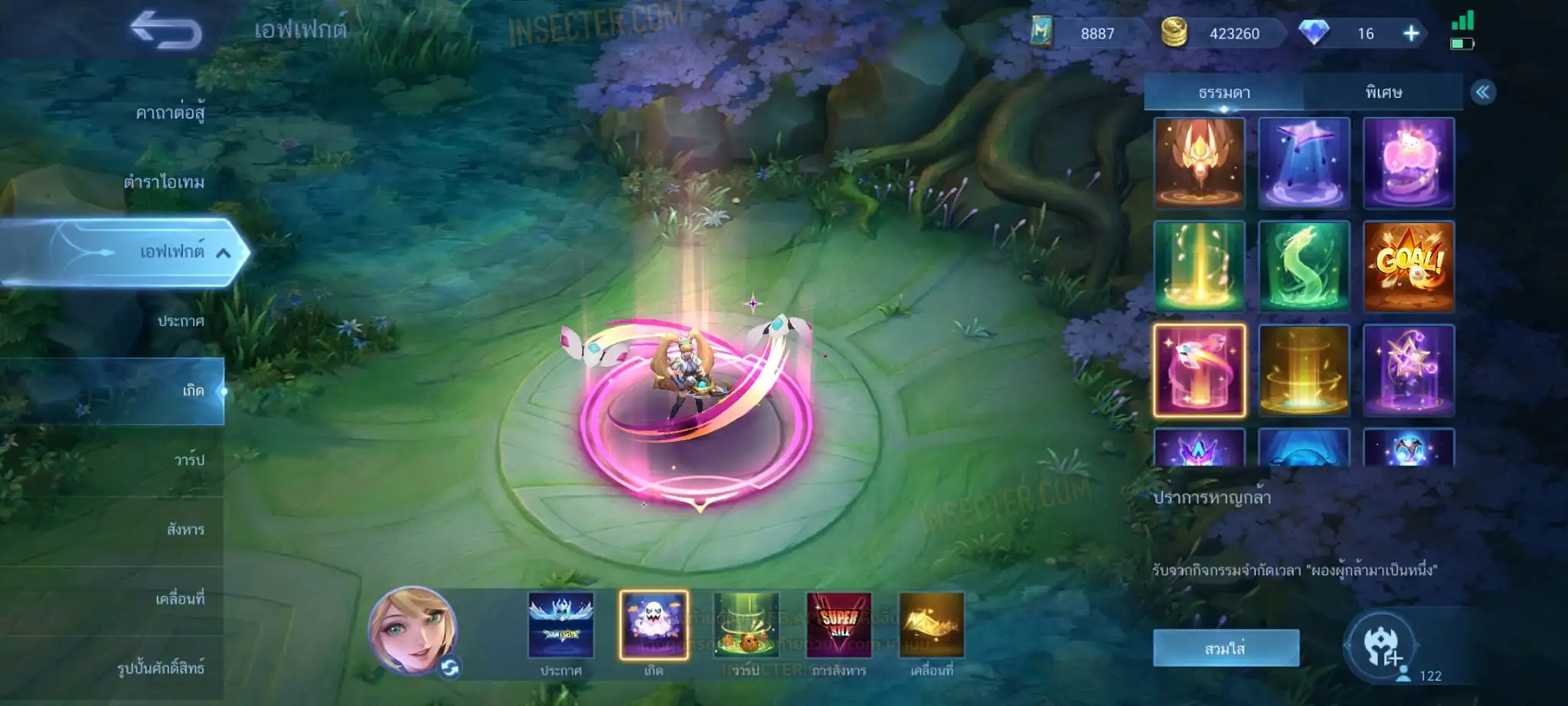Select the golden pillar spawn effect
Screen dimensions: 1568x706
(1304, 371)
